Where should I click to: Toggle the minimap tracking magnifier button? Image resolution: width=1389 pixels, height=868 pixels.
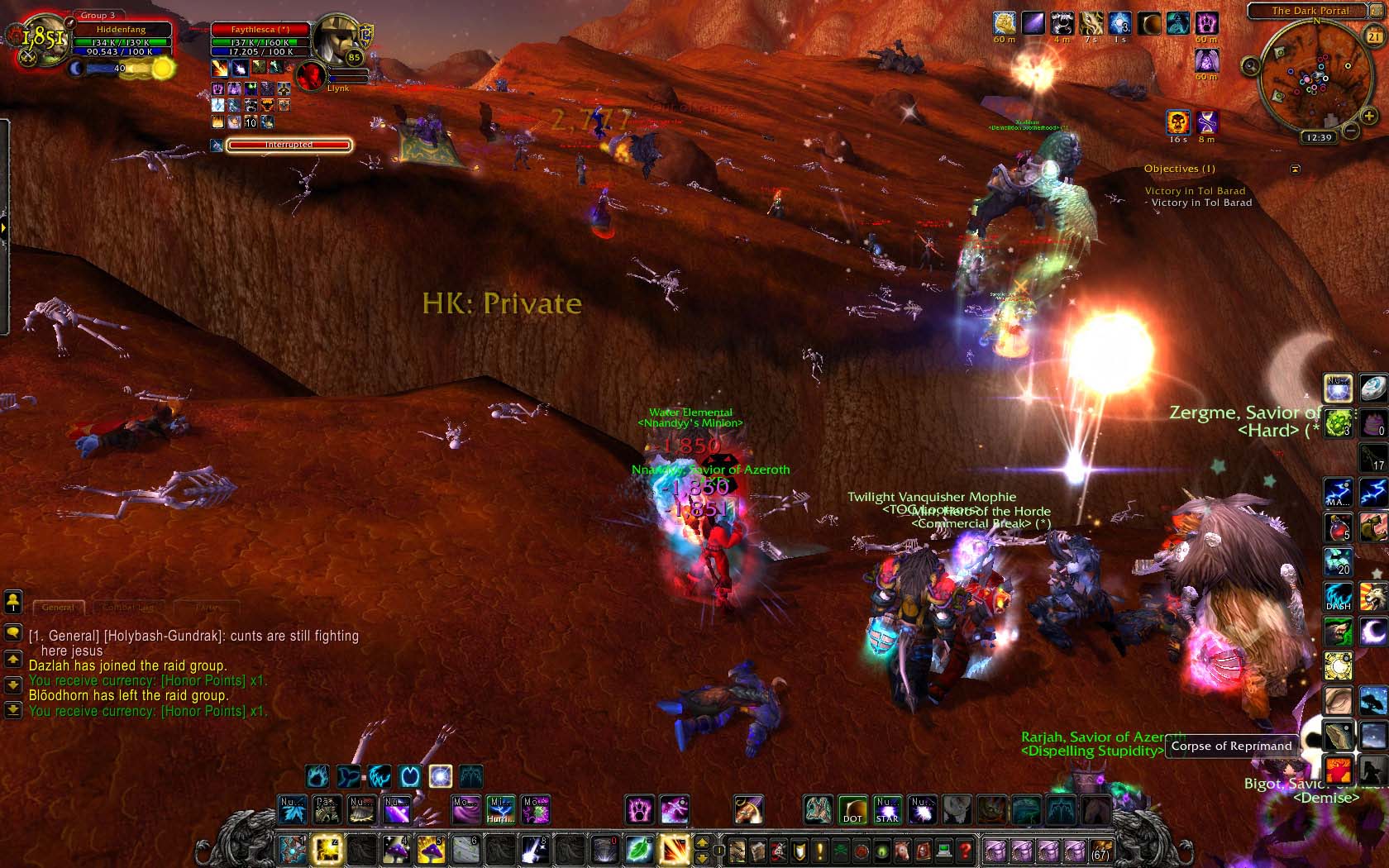tap(1251, 66)
